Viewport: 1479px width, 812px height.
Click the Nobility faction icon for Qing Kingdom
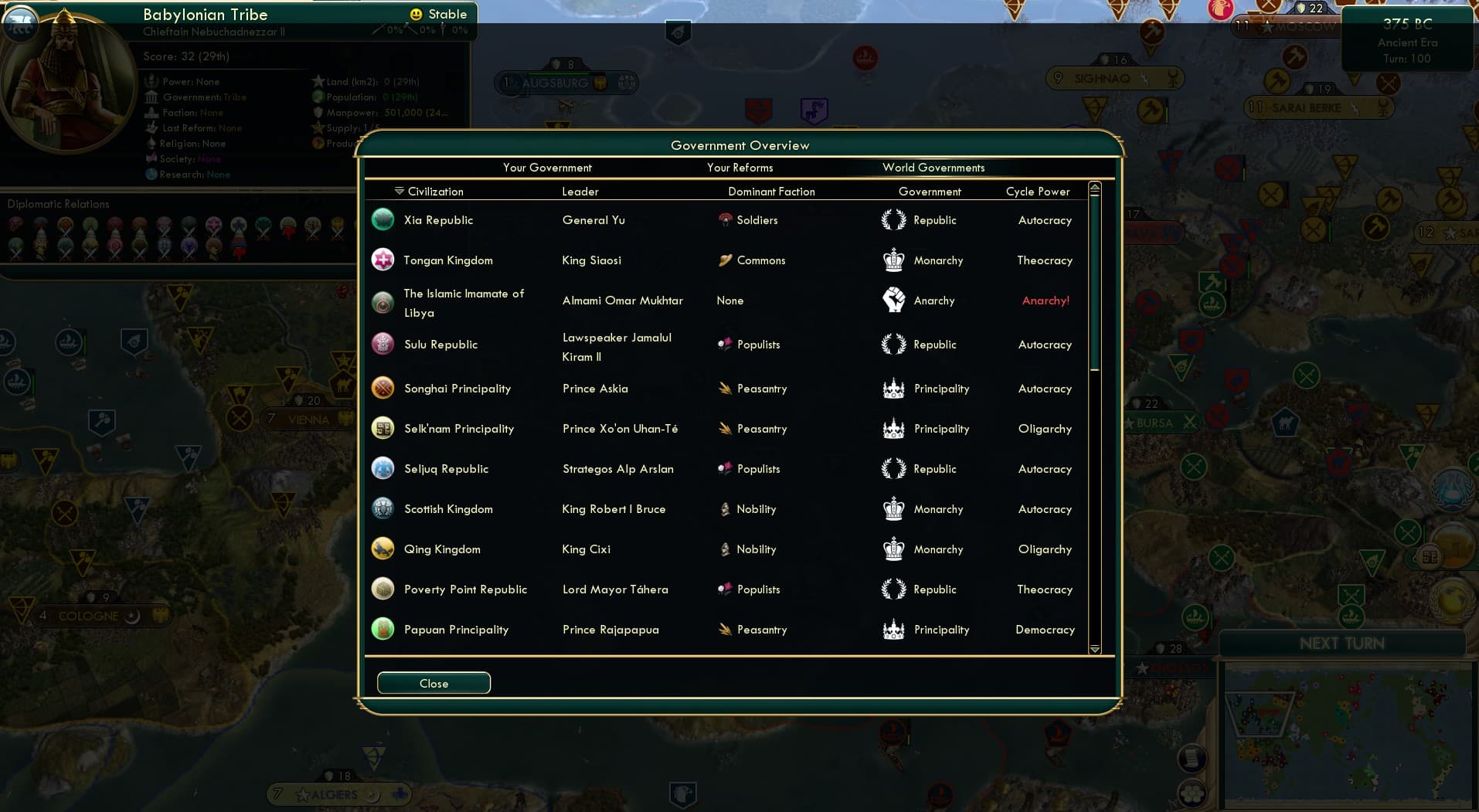[x=725, y=549]
